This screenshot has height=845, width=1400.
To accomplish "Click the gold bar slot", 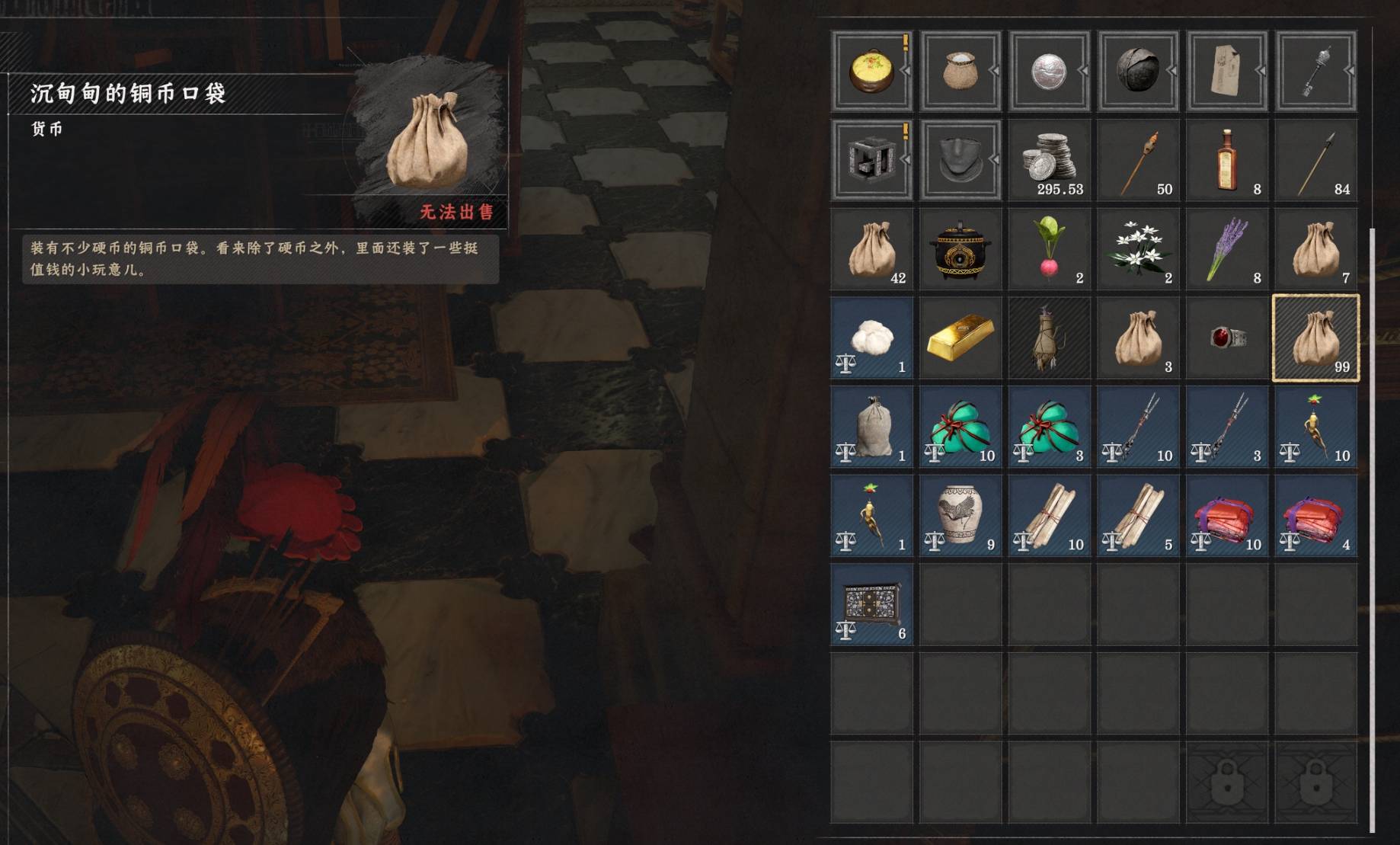I will (x=960, y=339).
